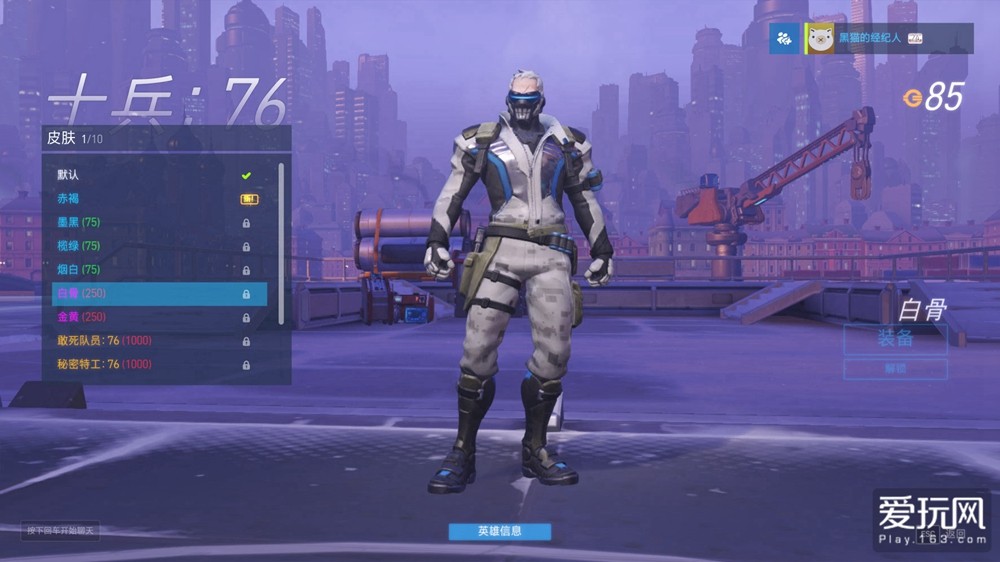This screenshot has width=1000, height=562.
Task: Click the chat prompt box
Action: tap(62, 530)
